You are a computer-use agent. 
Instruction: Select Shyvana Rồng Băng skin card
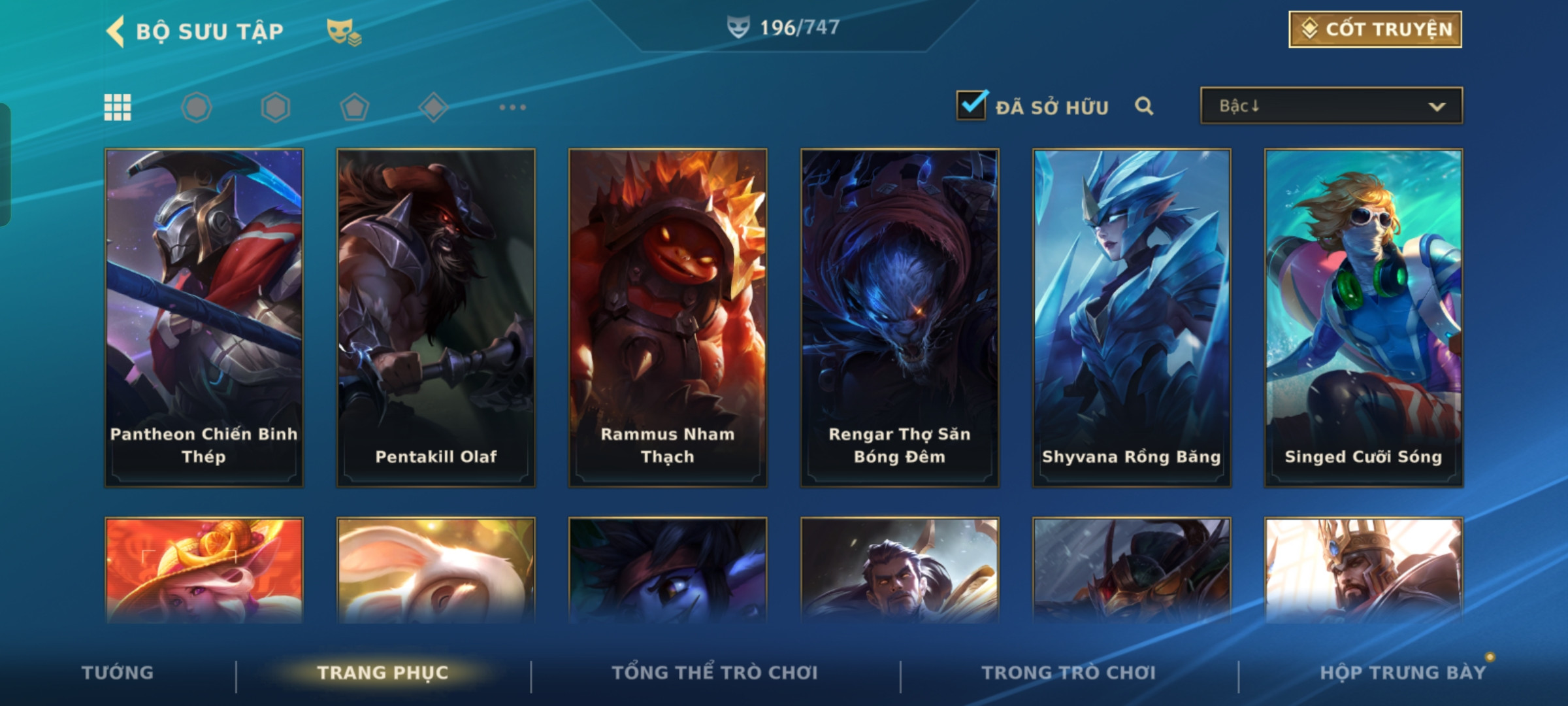[1132, 318]
